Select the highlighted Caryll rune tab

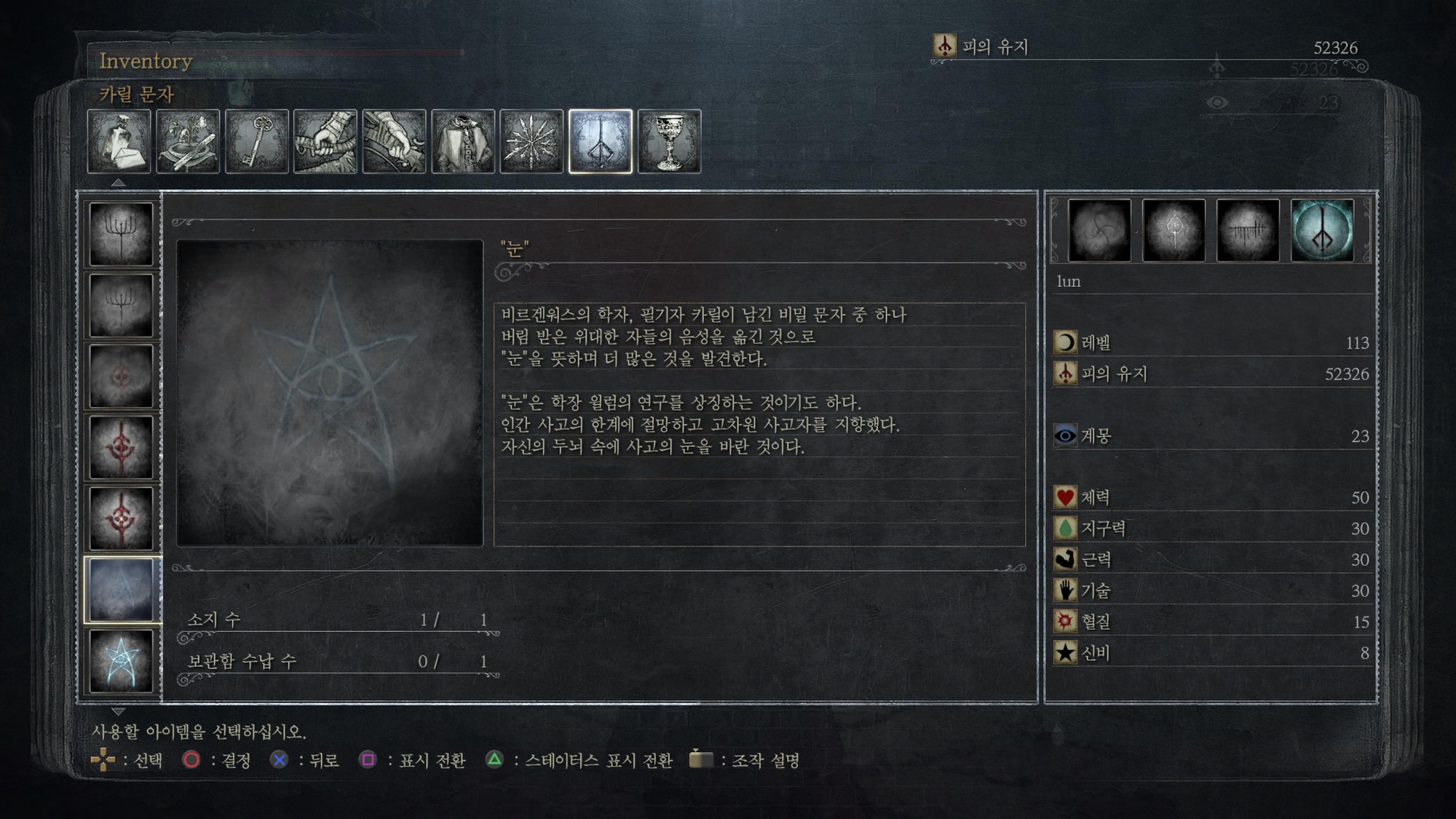(601, 142)
